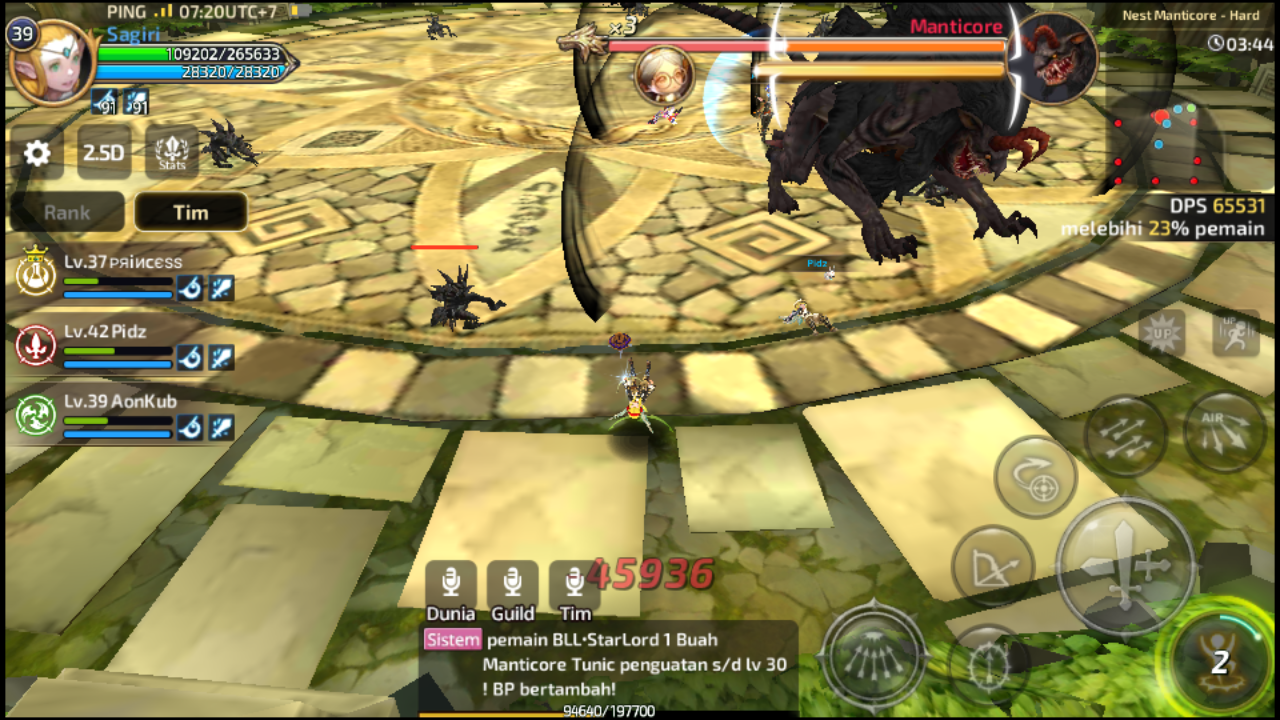Image resolution: width=1280 pixels, height=720 pixels.
Task: Open the Stats laurel icon
Action: coord(170,152)
